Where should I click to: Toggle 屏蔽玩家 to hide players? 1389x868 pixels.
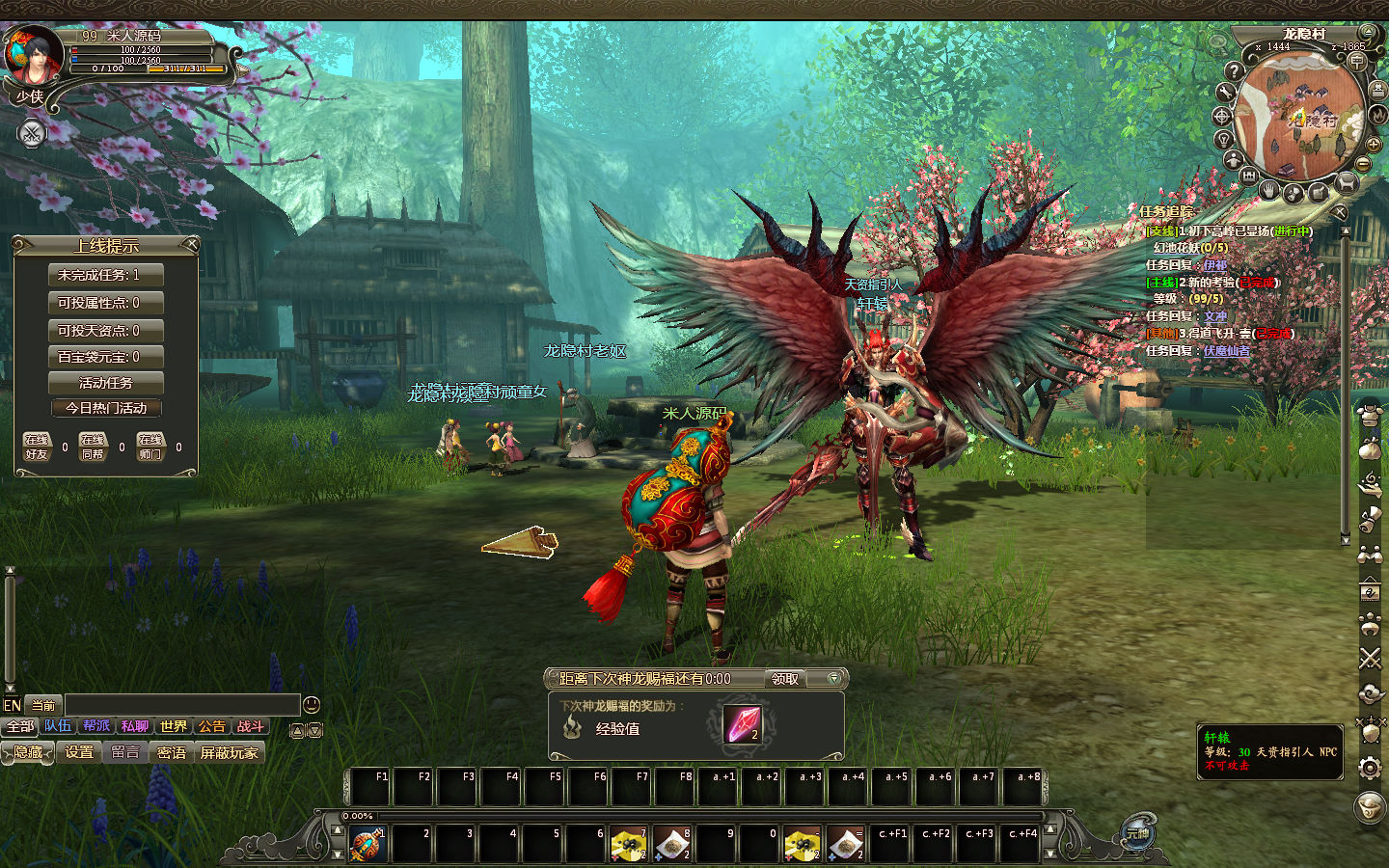pyautogui.click(x=230, y=752)
